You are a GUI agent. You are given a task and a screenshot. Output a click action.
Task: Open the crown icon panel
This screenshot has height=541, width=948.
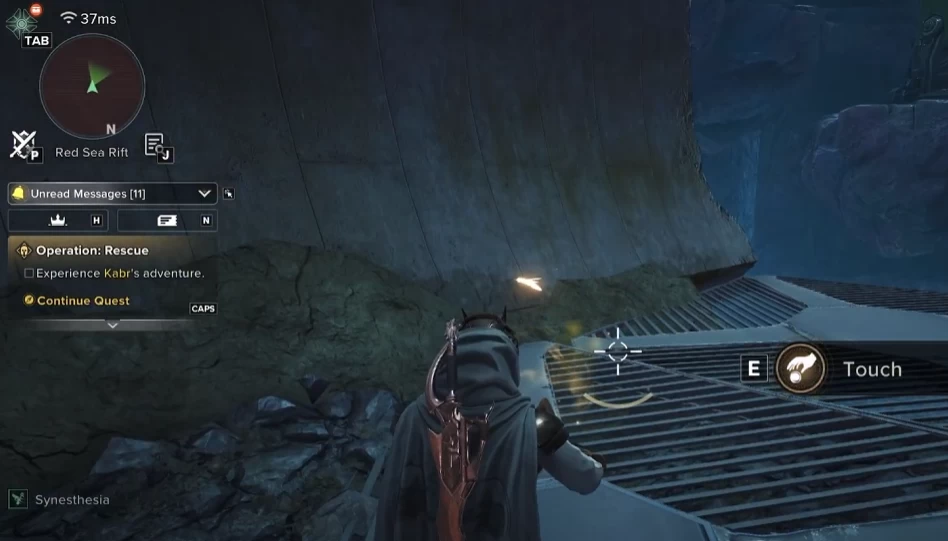point(58,220)
